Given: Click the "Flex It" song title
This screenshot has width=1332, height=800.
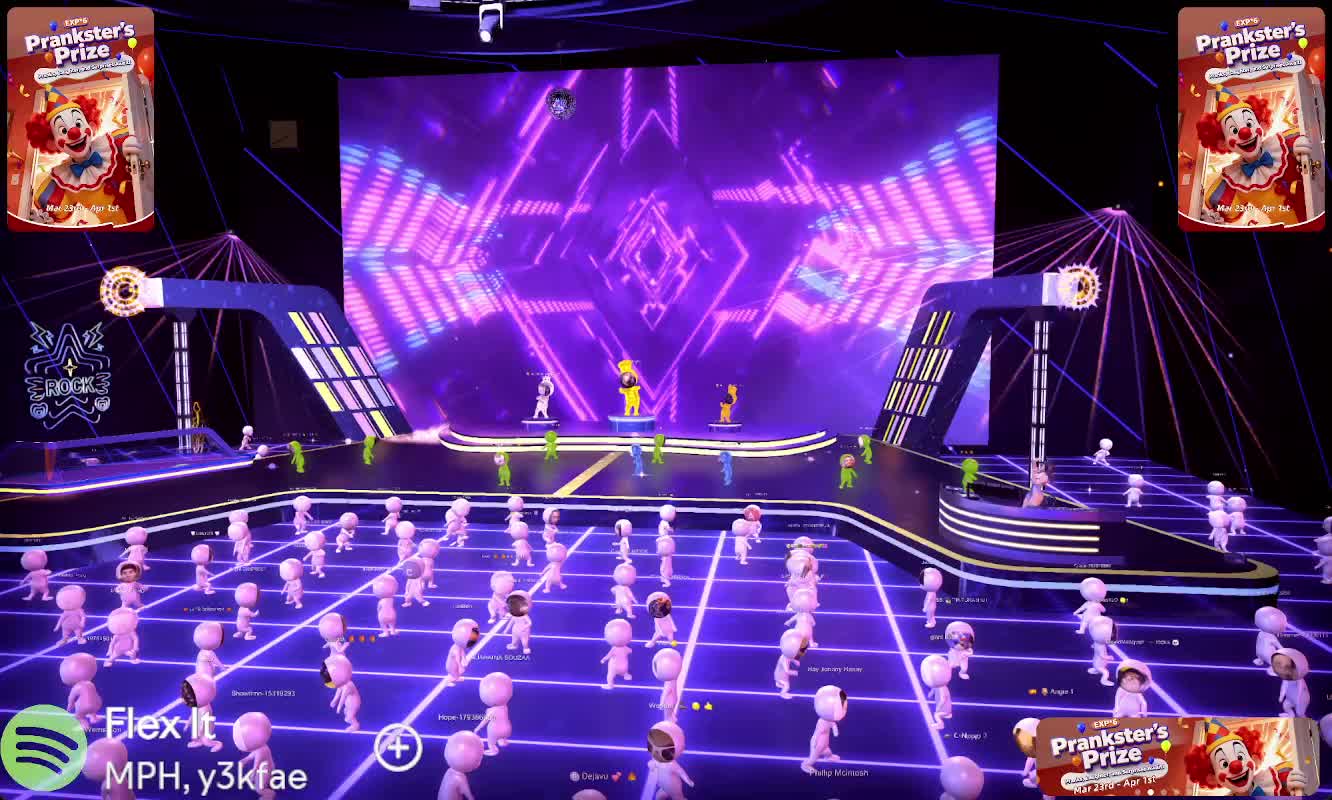Looking at the screenshot, I should (x=160, y=724).
